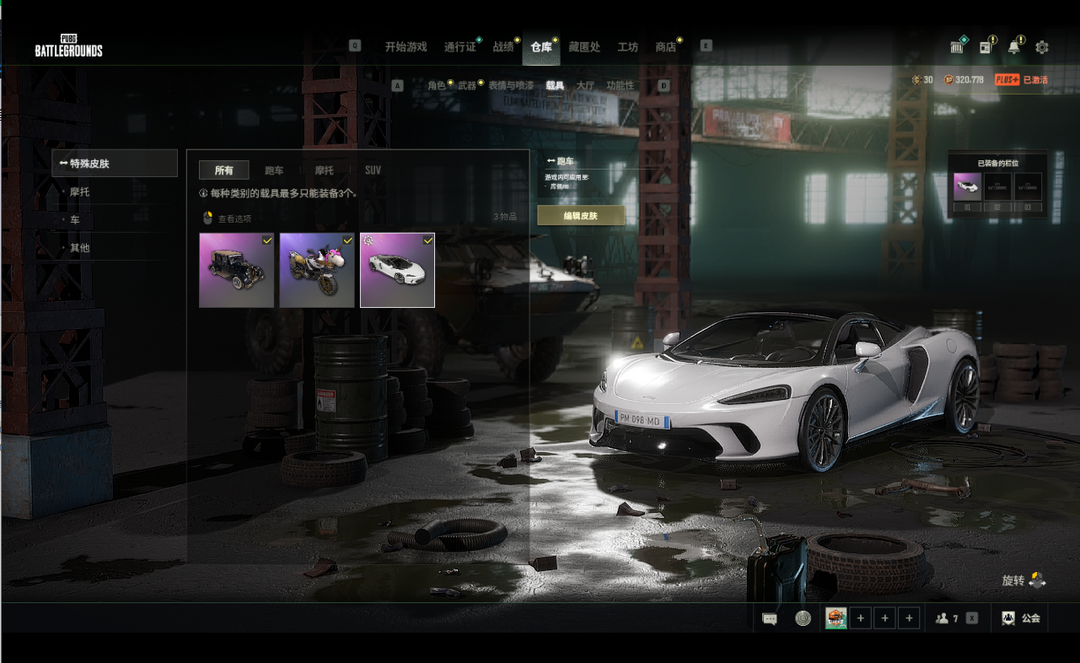The width and height of the screenshot is (1080, 663).
Task: Filter vehicle skins by 跑车 (Sports car)
Action: click(x=273, y=171)
